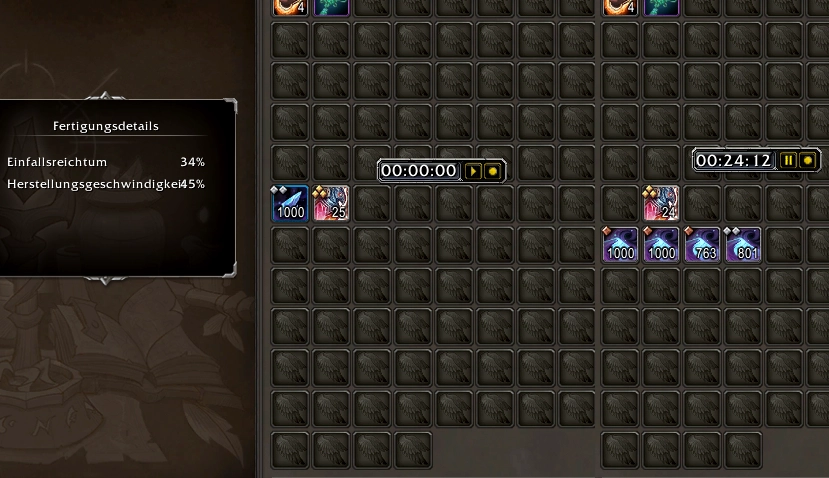Pick the pink character item stack of 24
This screenshot has width=829, height=478.
pyautogui.click(x=662, y=203)
